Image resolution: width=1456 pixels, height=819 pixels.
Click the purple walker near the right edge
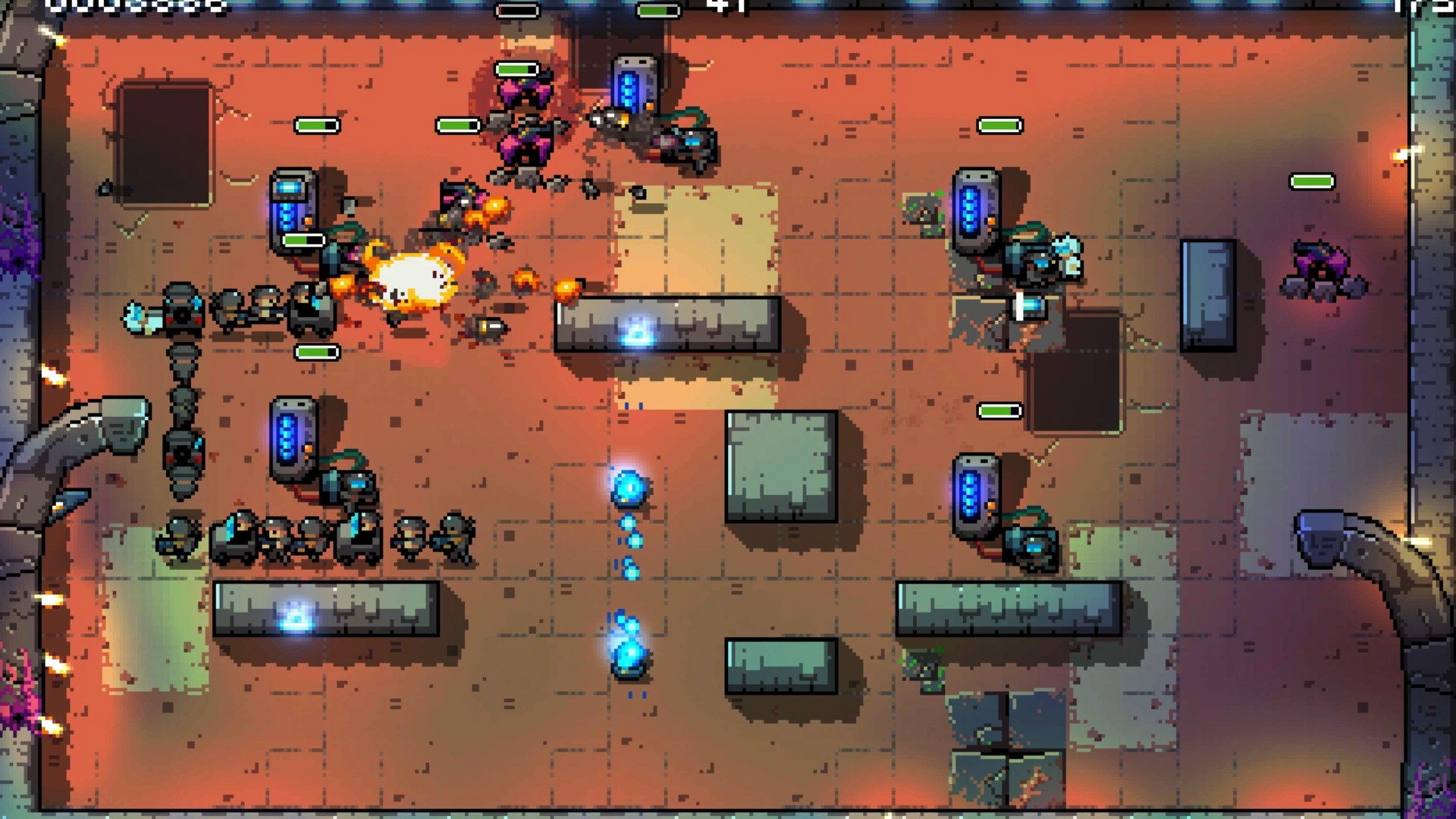(x=1323, y=265)
